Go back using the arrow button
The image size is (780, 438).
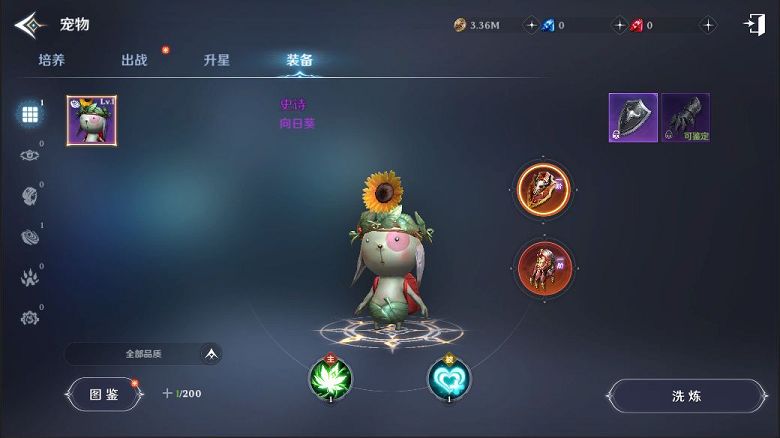[29, 24]
